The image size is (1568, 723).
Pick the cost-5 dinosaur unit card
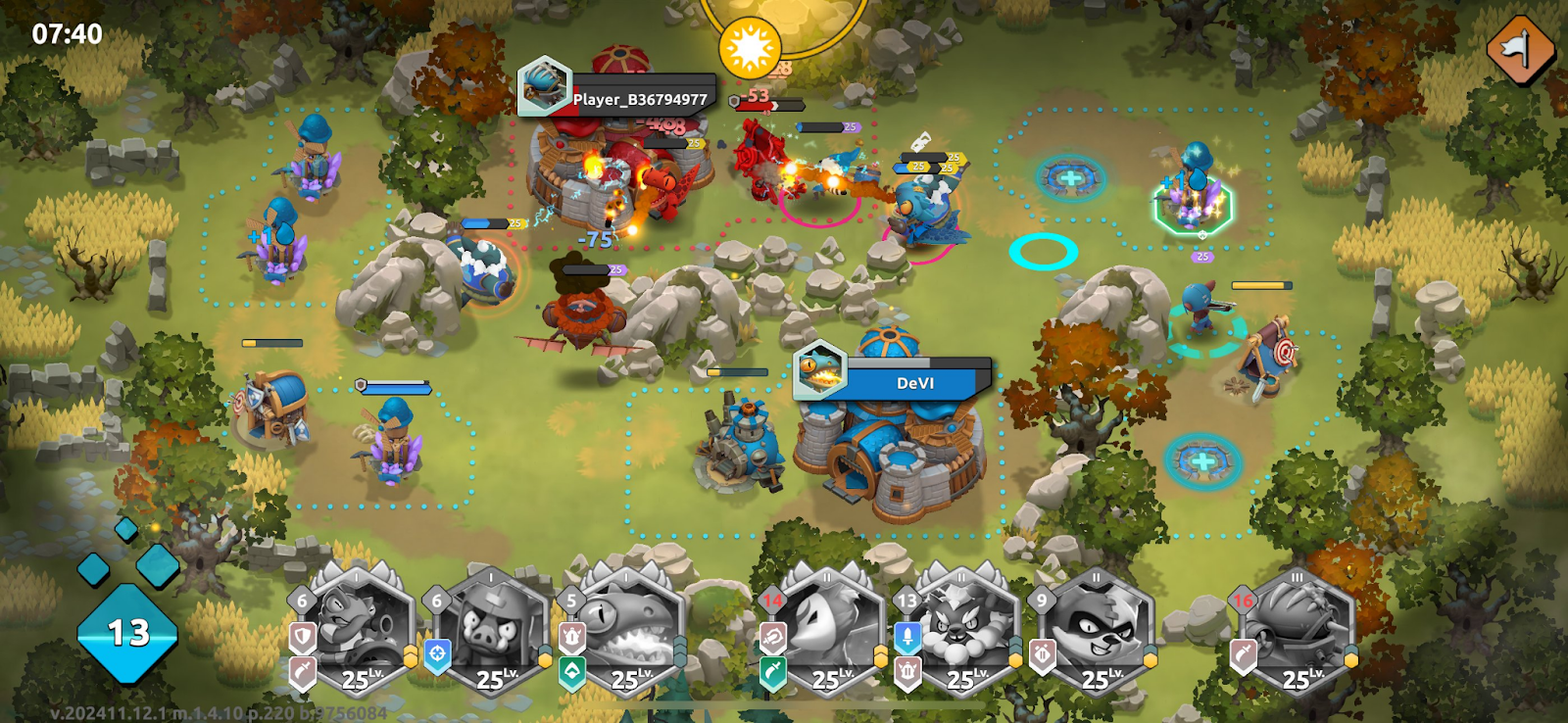point(627,632)
